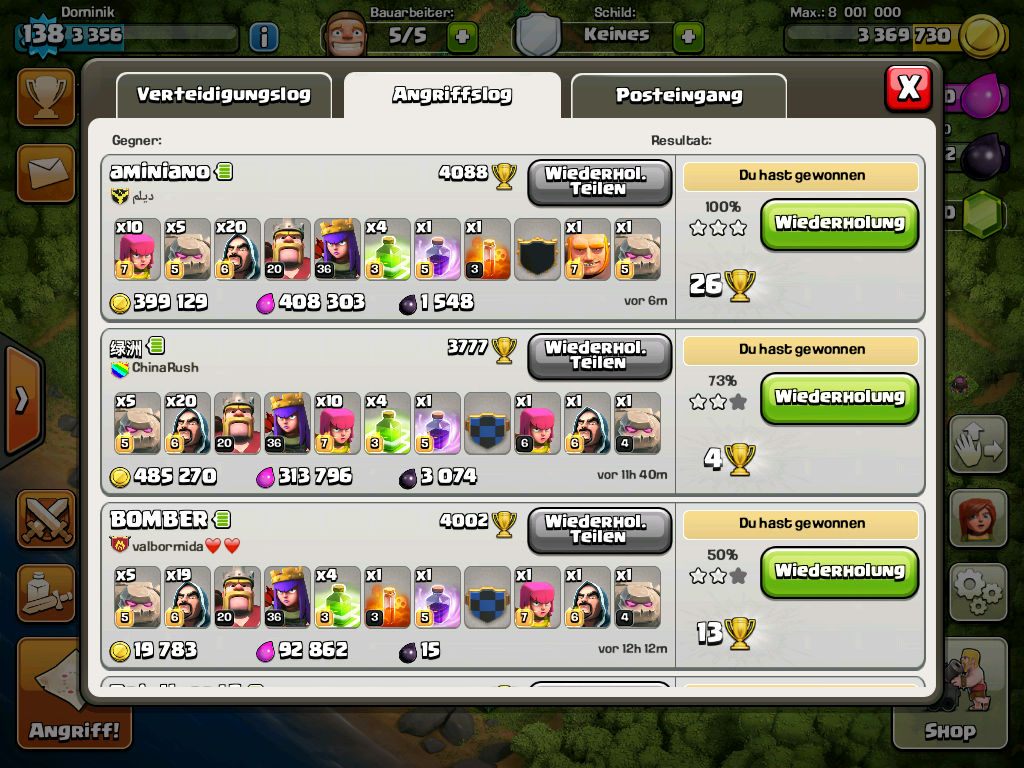This screenshot has height=768, width=1024.
Task: Open the crossed swords war button
Action: coord(46,518)
